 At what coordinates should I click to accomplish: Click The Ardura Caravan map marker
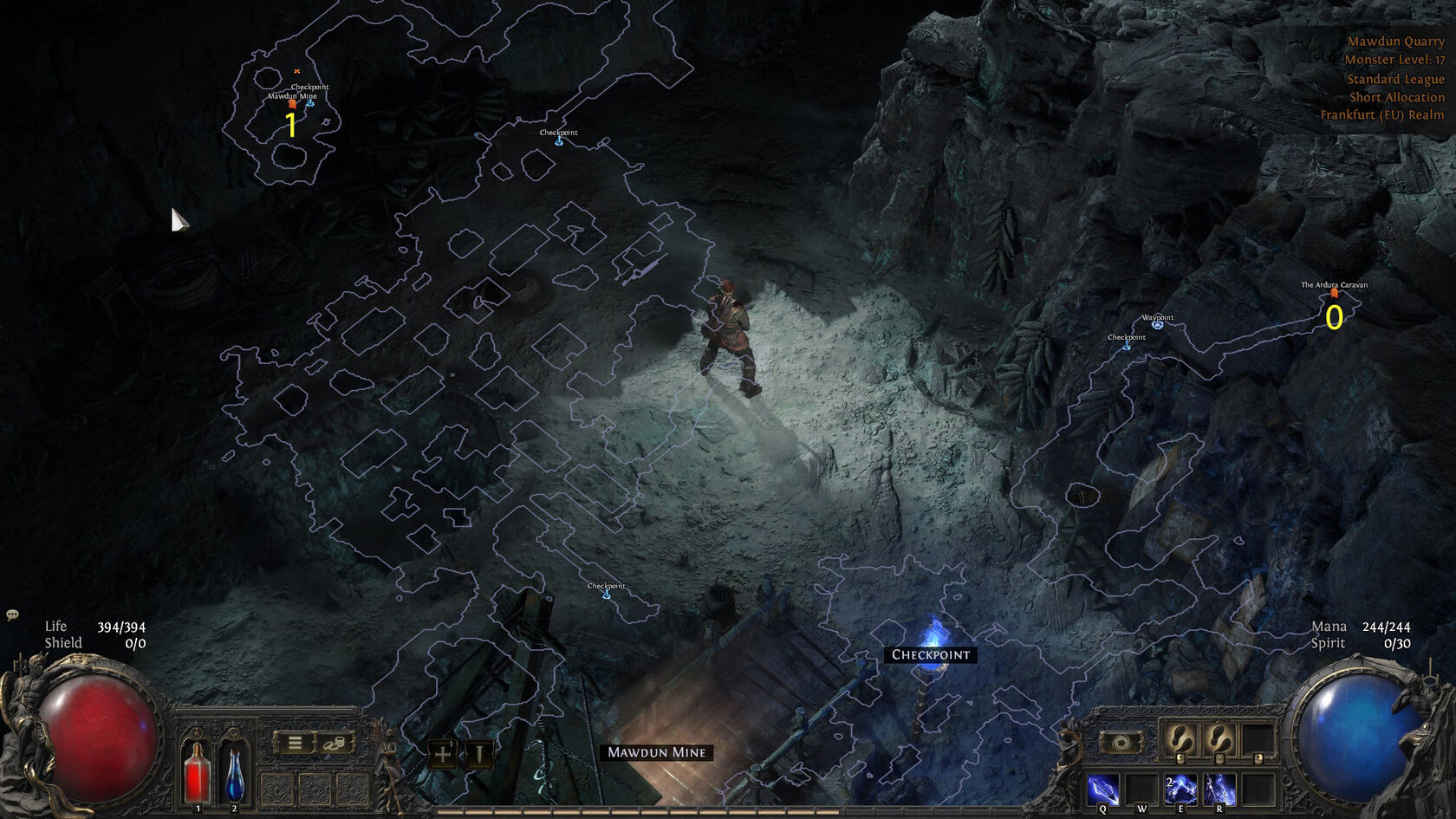1334,293
